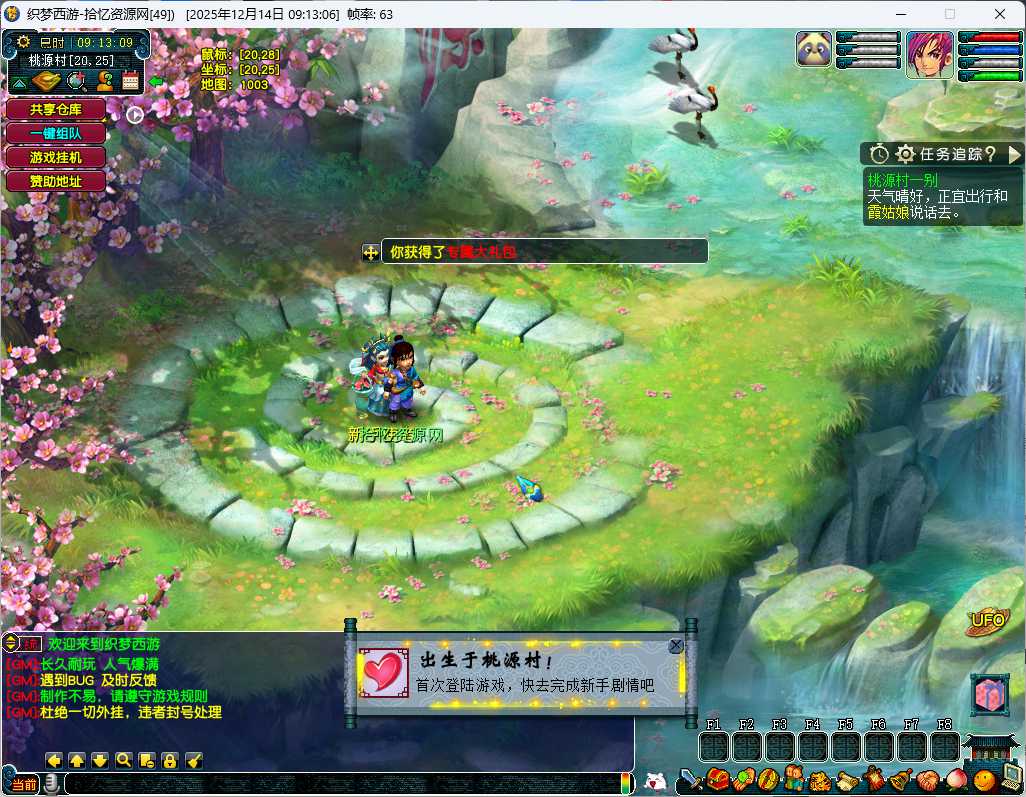This screenshot has width=1026, height=797.
Task: Open the calendar icon under the clock
Action: coord(130,83)
